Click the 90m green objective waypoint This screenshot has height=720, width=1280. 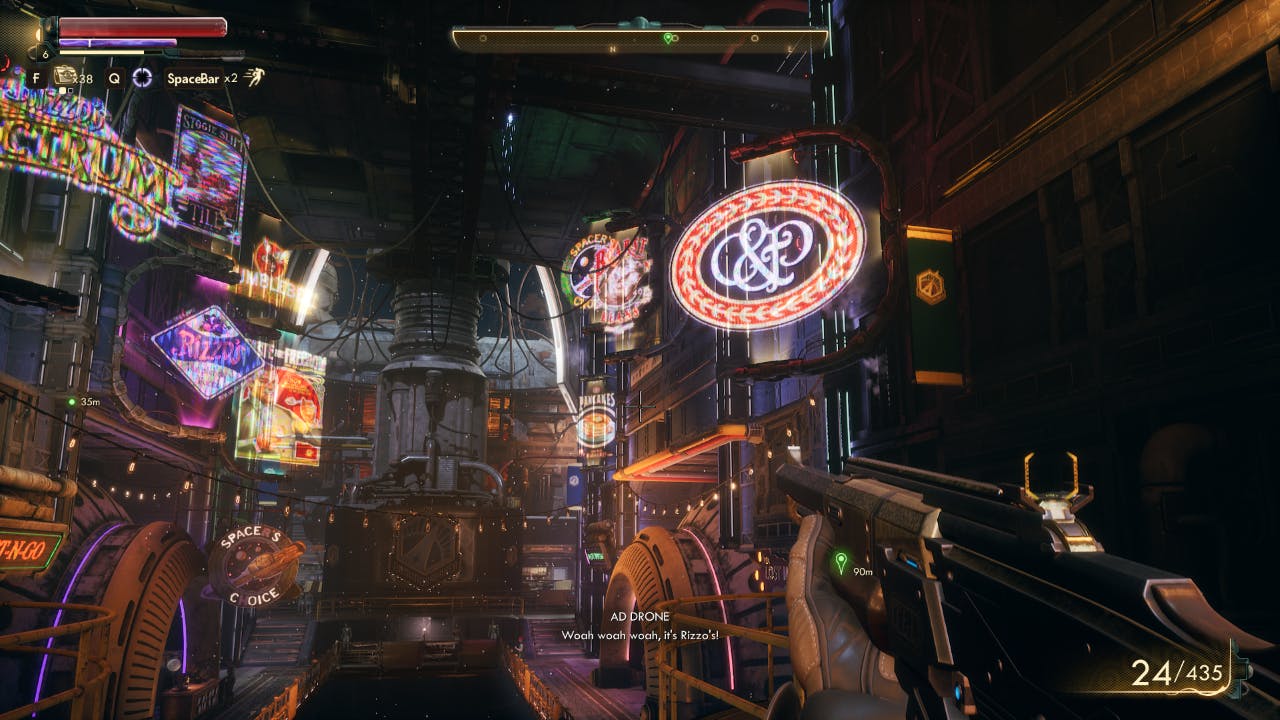coord(841,561)
